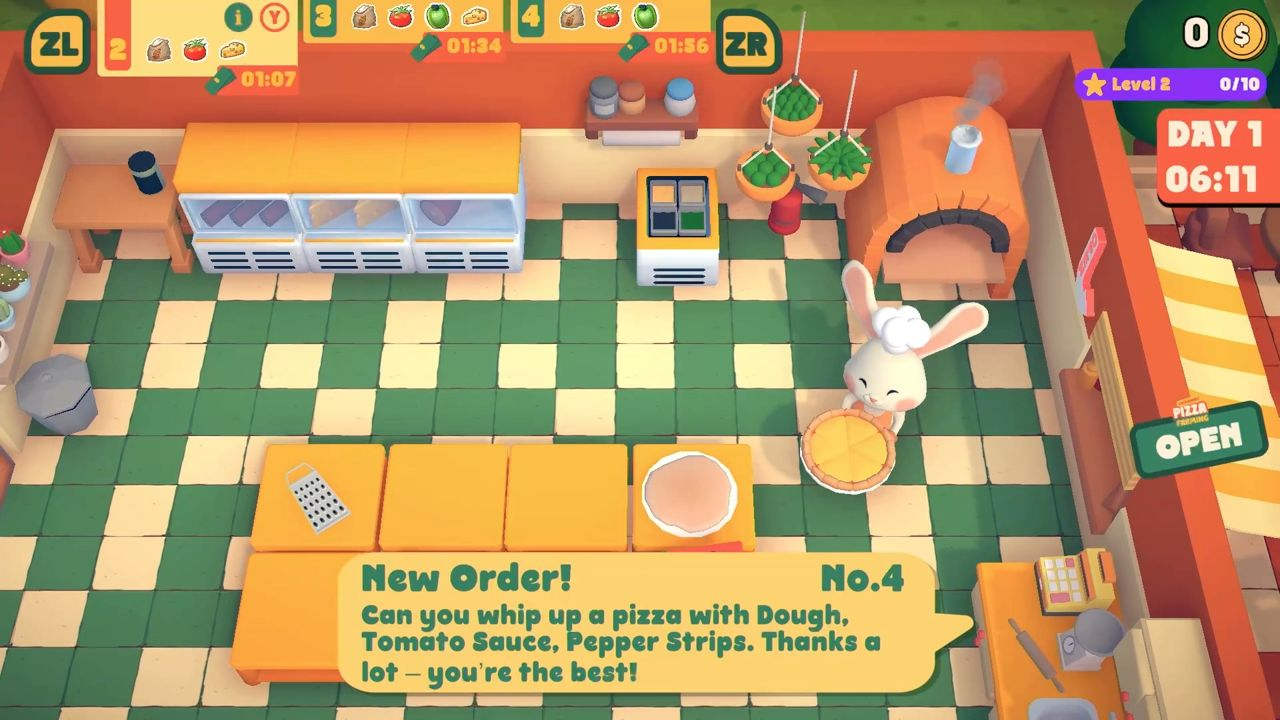1280x720 pixels.
Task: Select the dough bag icon in order 4
Action: [570, 17]
